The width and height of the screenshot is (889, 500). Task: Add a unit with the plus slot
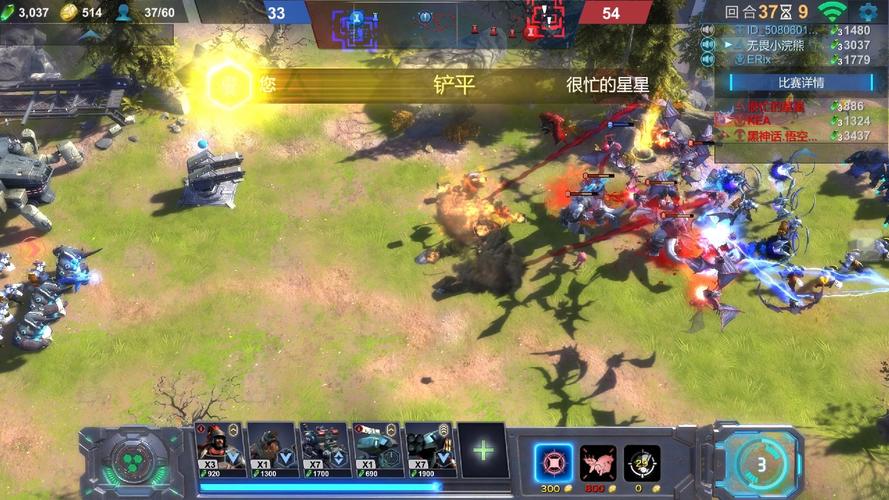click(483, 450)
